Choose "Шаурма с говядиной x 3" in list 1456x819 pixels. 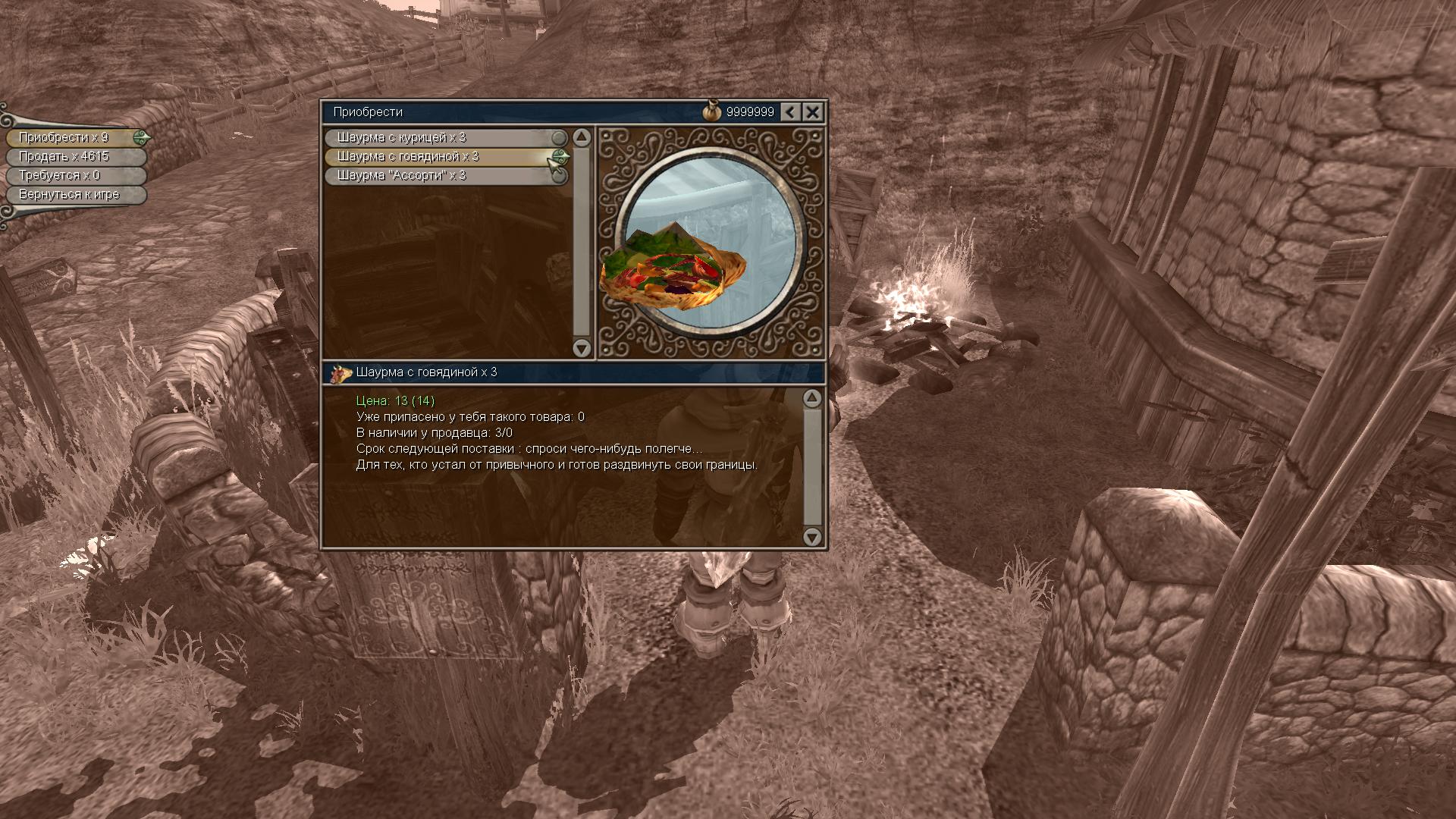[440, 157]
